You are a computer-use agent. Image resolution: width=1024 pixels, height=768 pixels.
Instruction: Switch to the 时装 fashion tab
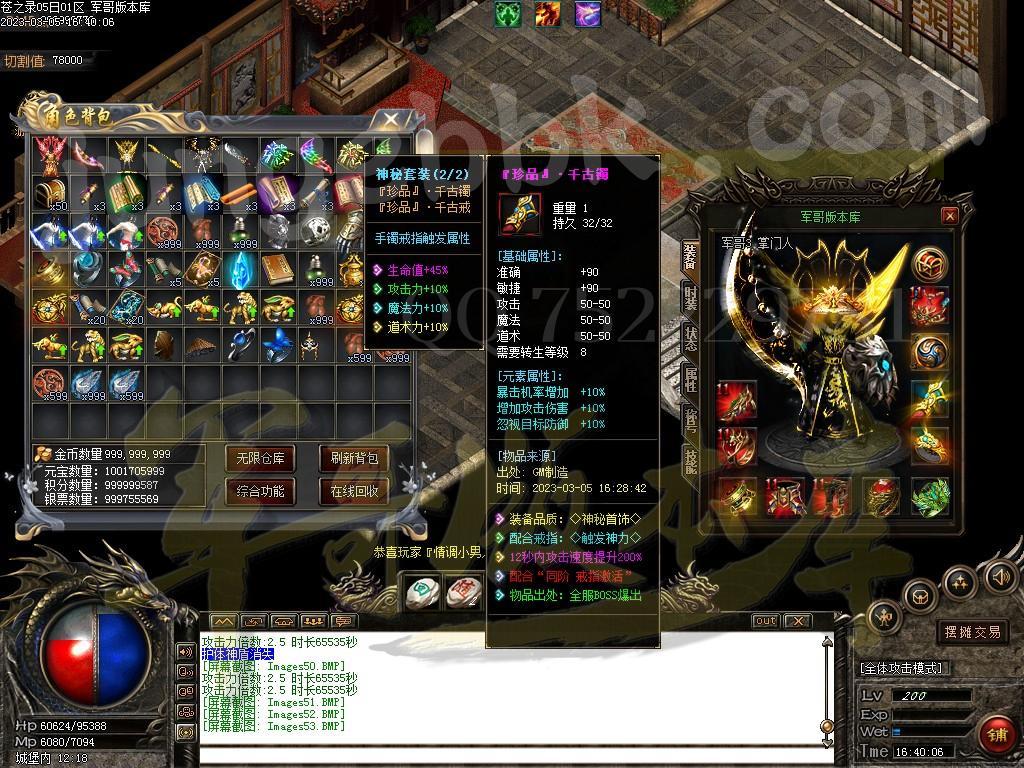click(690, 297)
